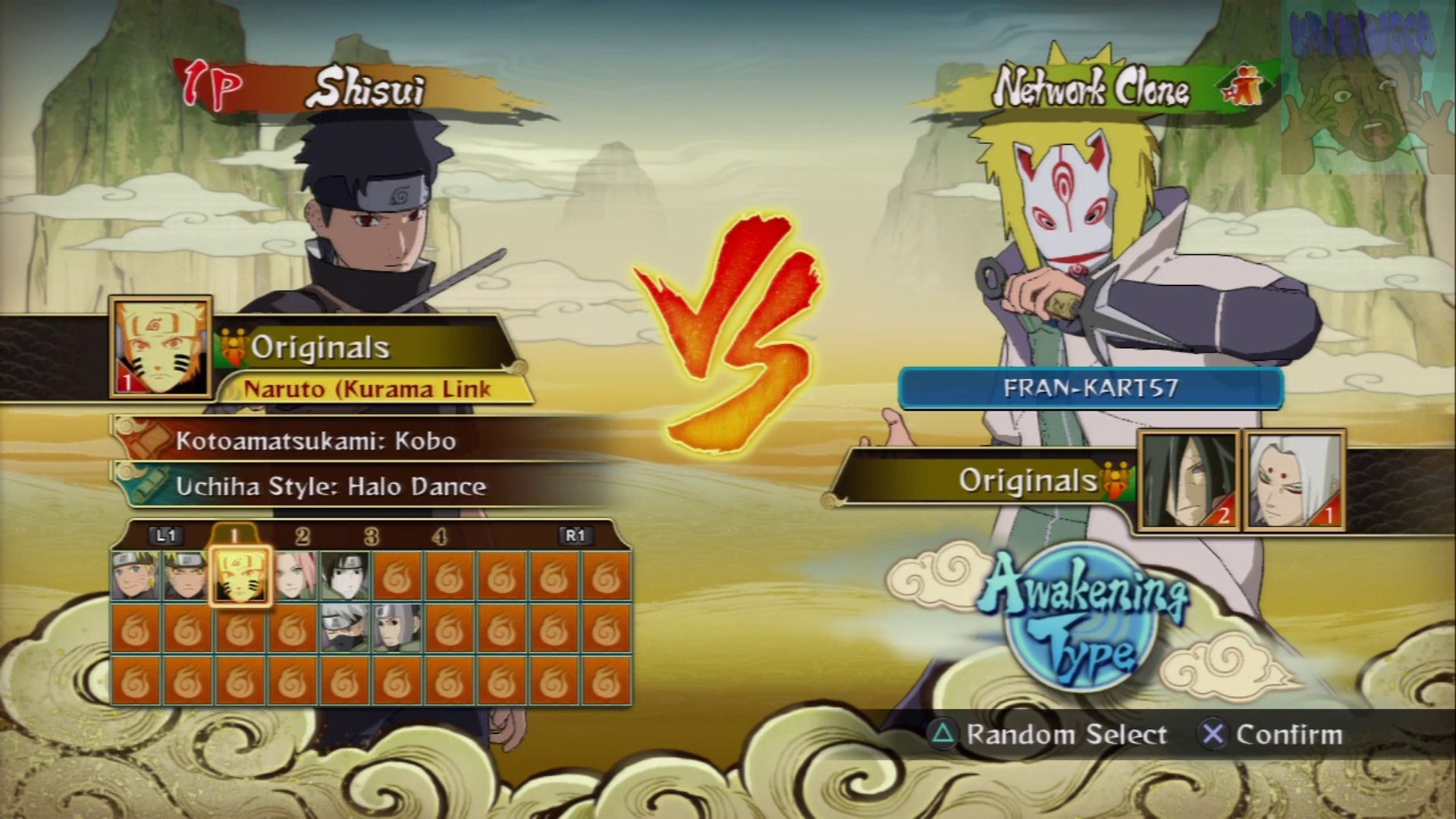Select the Kotoamatsukami: Kobo jutsu entry

(x=315, y=441)
